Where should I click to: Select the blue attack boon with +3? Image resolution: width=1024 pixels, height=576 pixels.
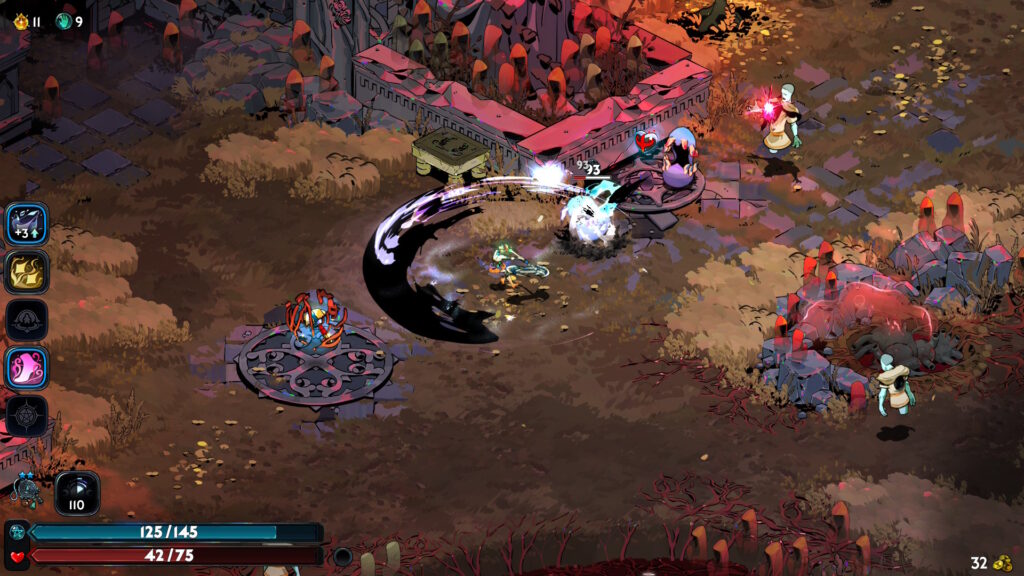[x=26, y=224]
